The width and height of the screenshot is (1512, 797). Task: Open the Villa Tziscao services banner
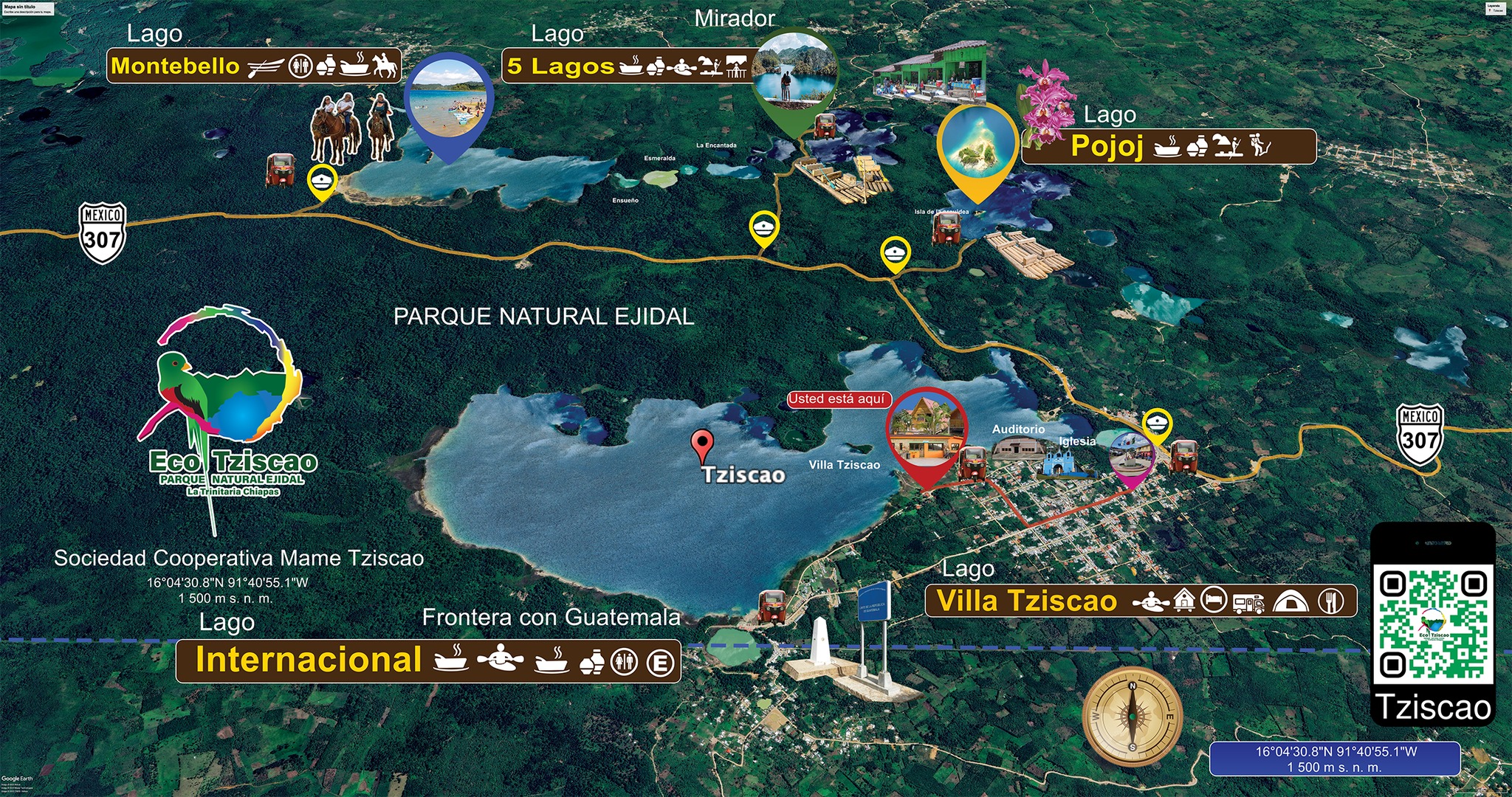click(x=1140, y=601)
